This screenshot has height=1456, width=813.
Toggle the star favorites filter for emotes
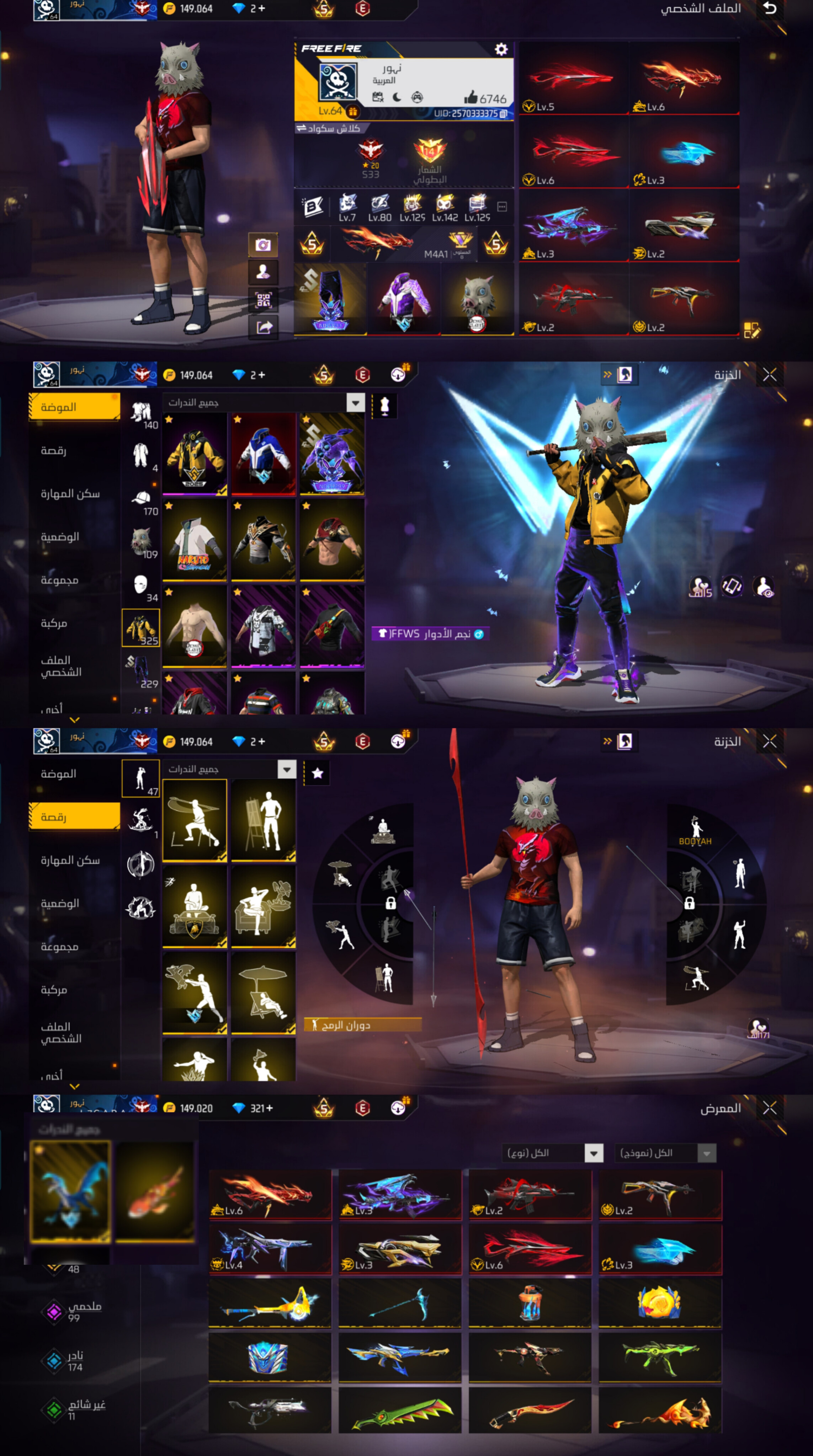click(x=317, y=773)
